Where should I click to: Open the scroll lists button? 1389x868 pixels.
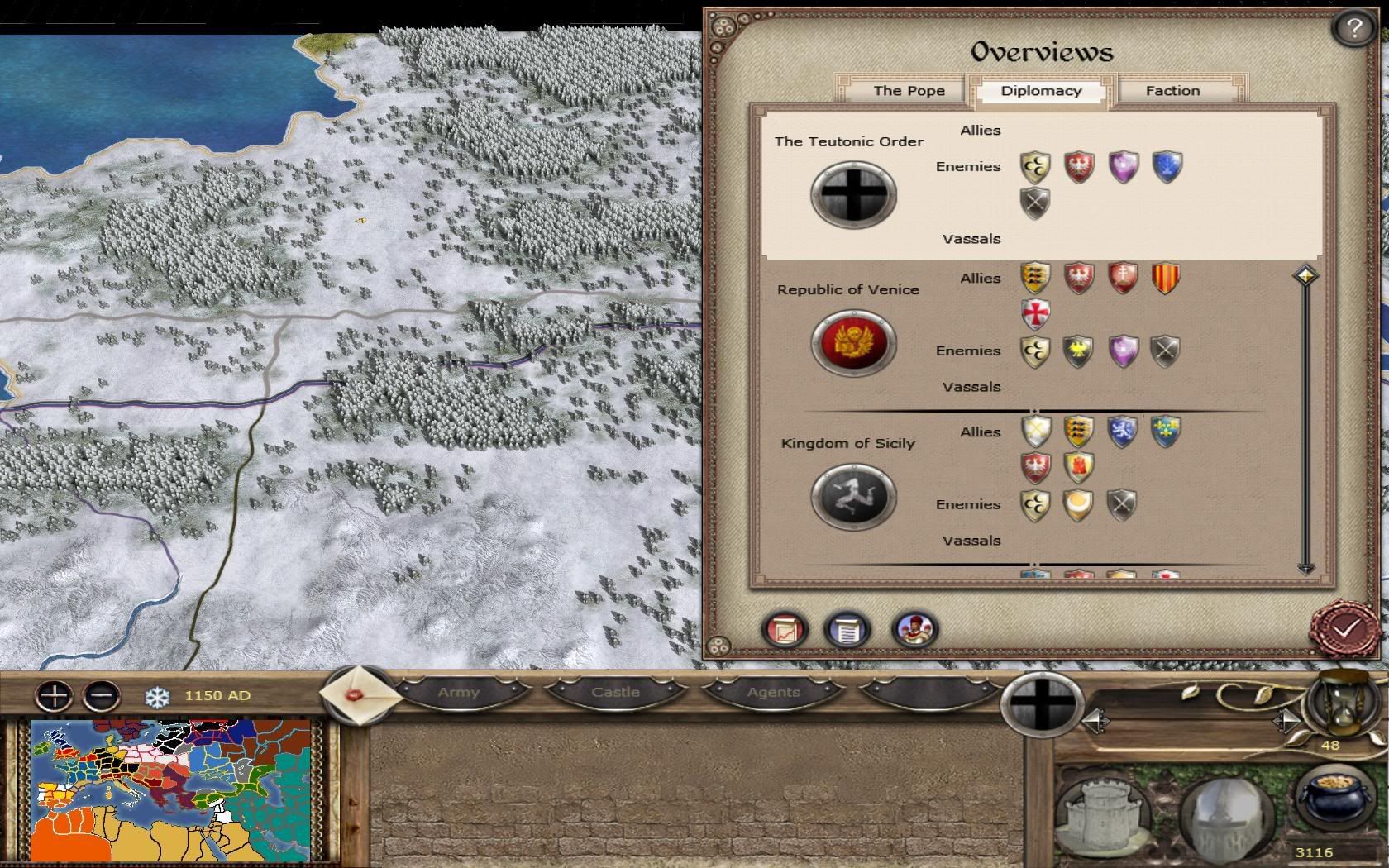(x=847, y=630)
